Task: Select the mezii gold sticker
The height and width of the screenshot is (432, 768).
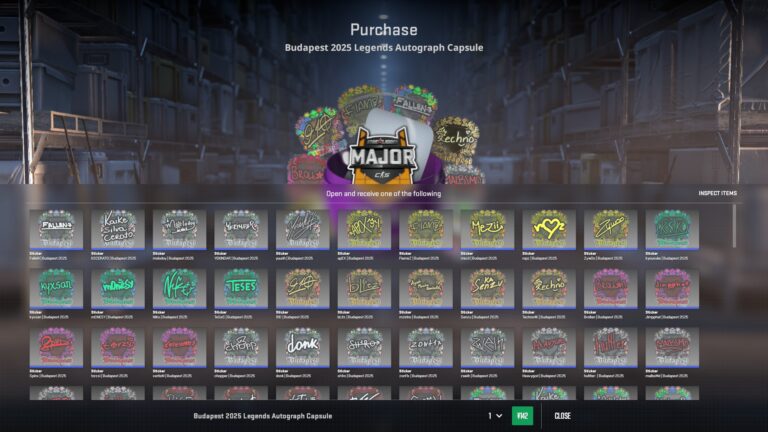Action: click(487, 229)
